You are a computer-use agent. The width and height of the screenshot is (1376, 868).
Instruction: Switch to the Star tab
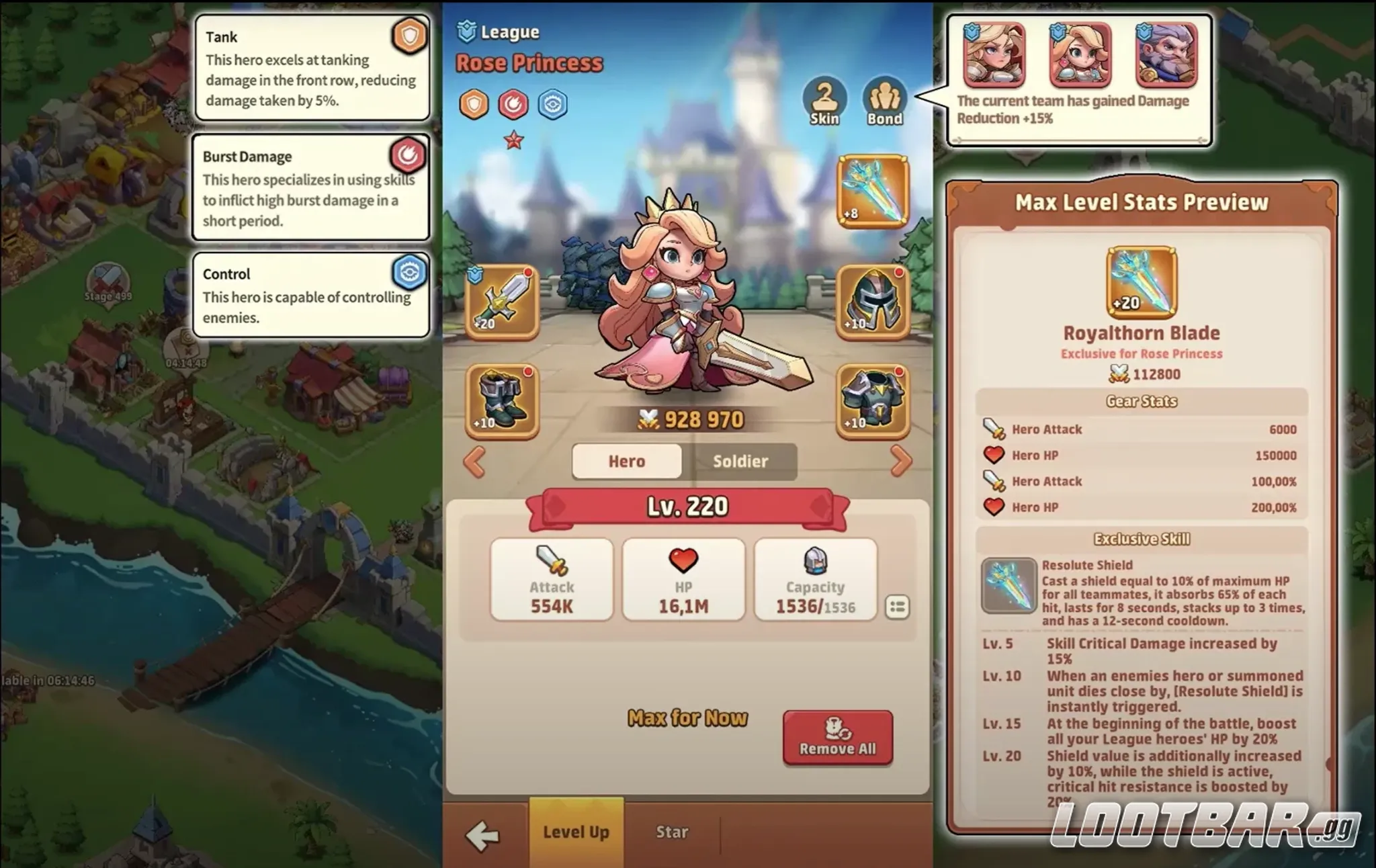coord(671,832)
